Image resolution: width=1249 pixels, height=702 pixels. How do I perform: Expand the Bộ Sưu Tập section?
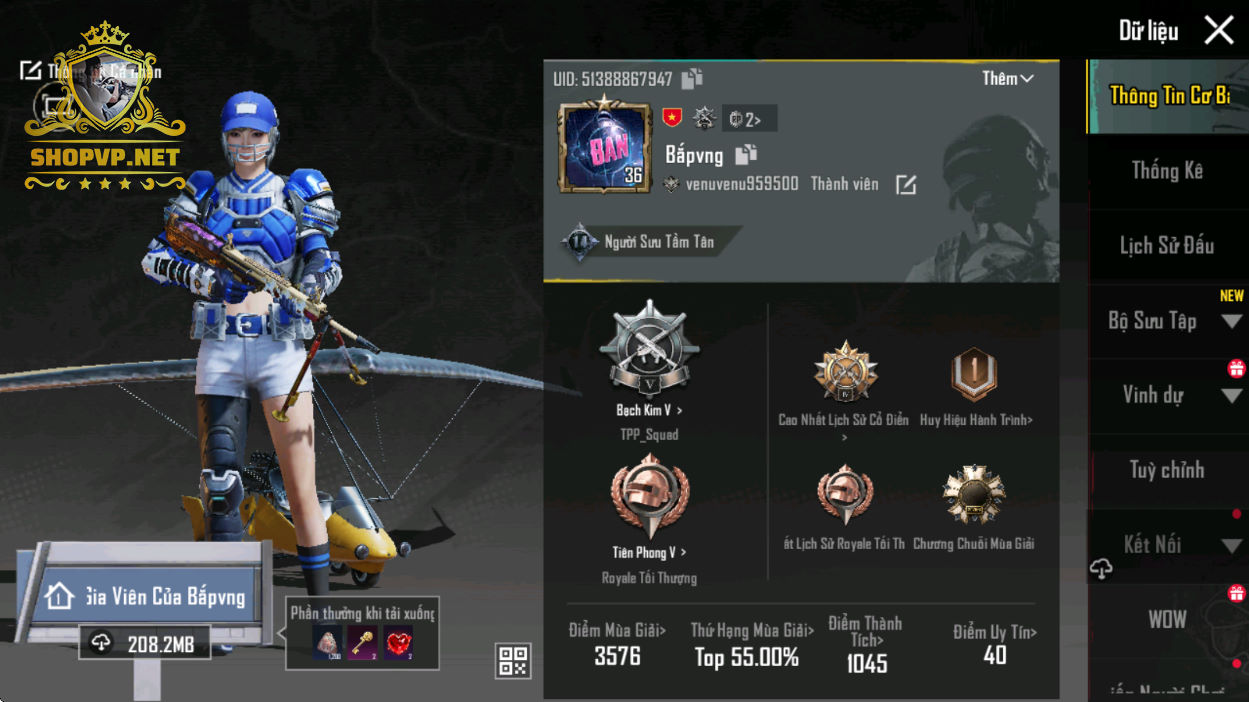pos(1231,322)
